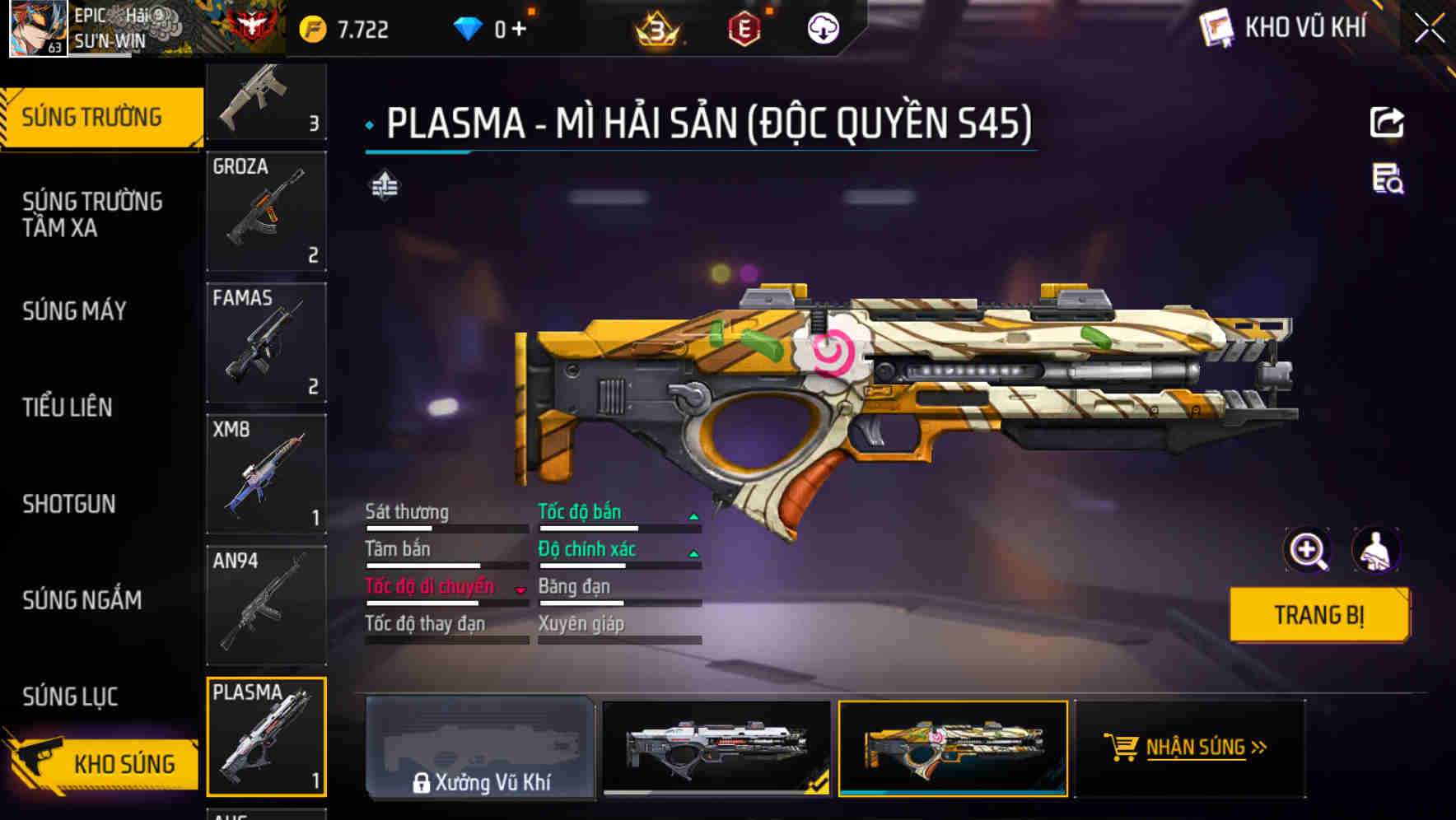Pick the XM8 weapon tile
The height and width of the screenshot is (820, 1456).
pyautogui.click(x=266, y=474)
